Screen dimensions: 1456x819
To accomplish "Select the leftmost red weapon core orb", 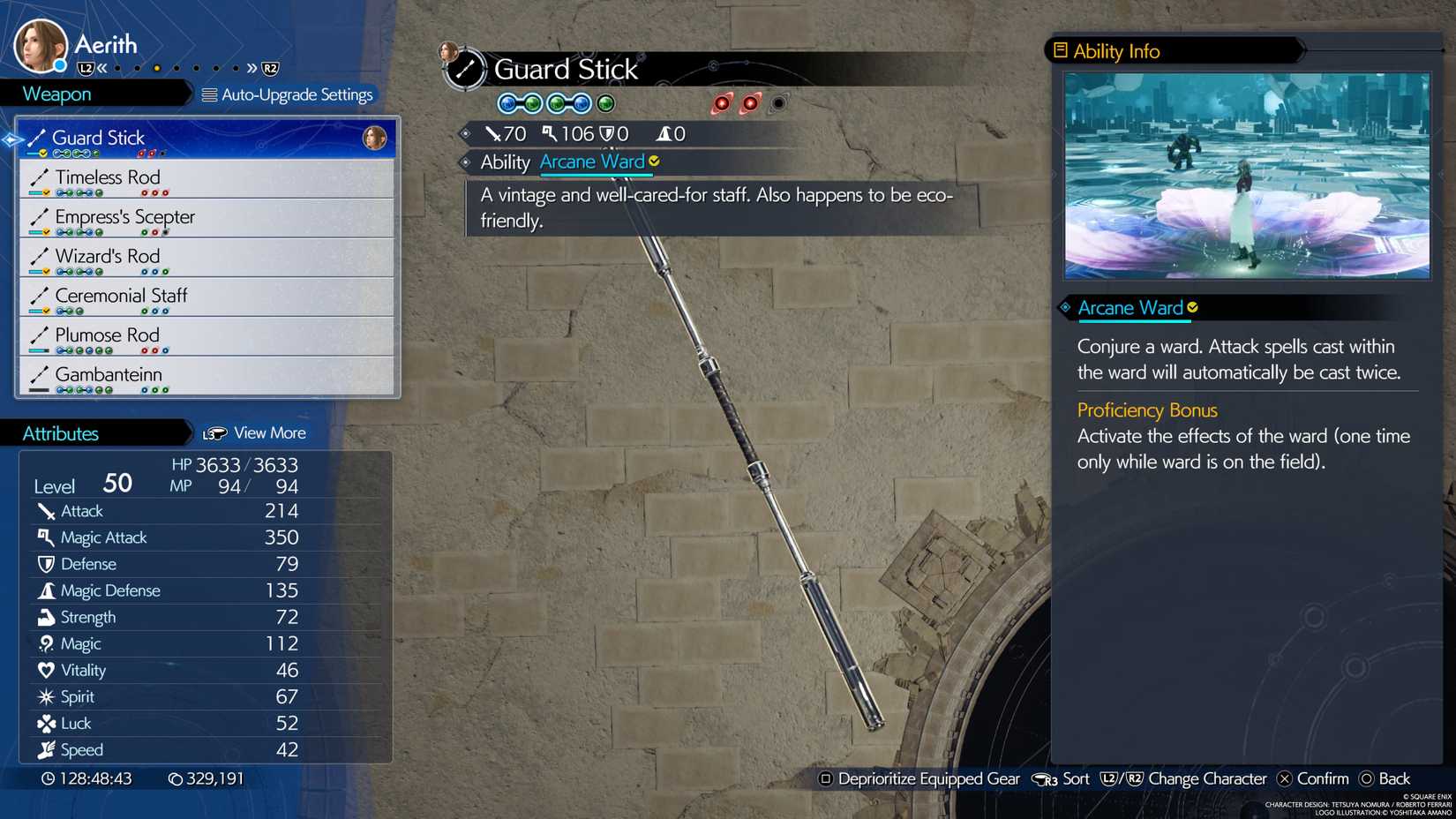I will pos(722,102).
